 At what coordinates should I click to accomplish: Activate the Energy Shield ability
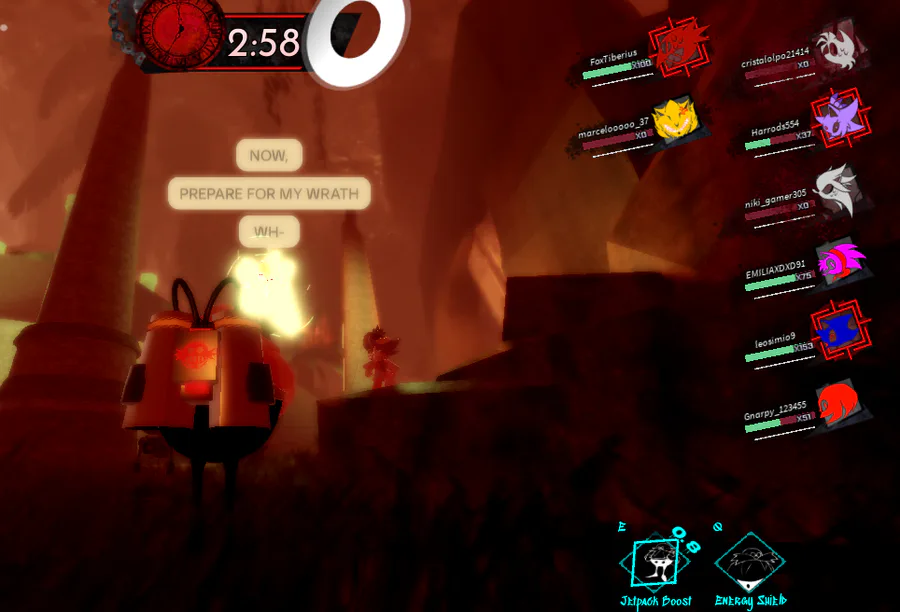point(749,562)
